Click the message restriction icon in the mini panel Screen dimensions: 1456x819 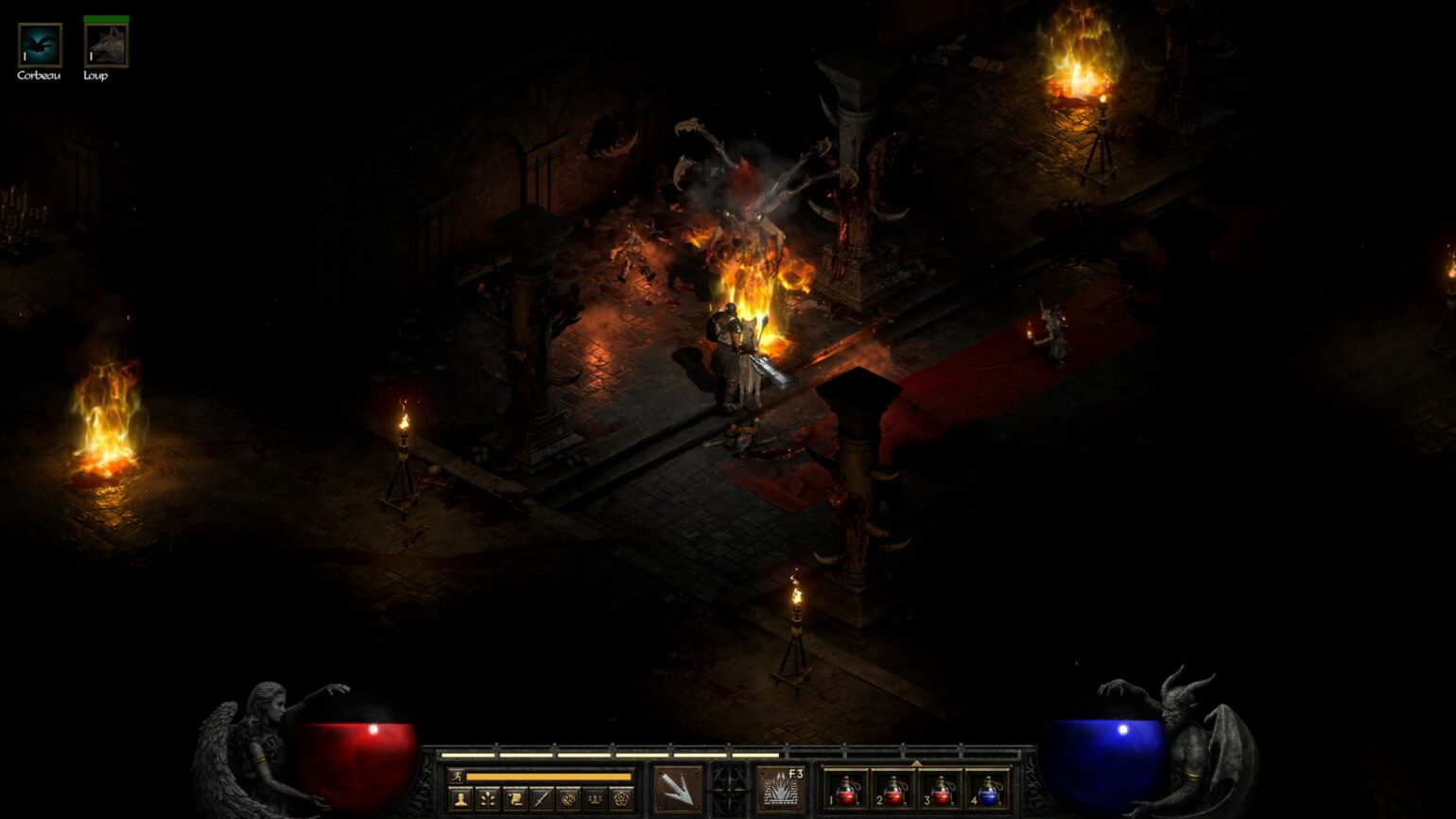click(568, 799)
